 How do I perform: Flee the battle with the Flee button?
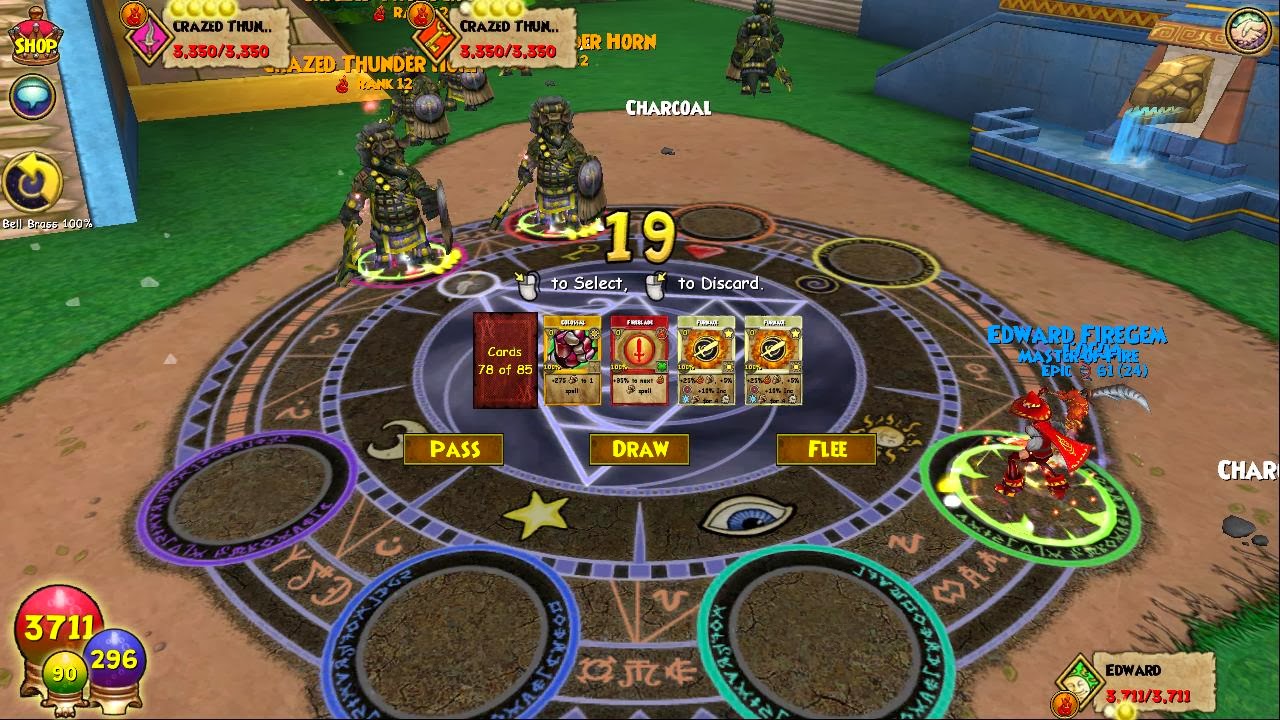point(826,450)
